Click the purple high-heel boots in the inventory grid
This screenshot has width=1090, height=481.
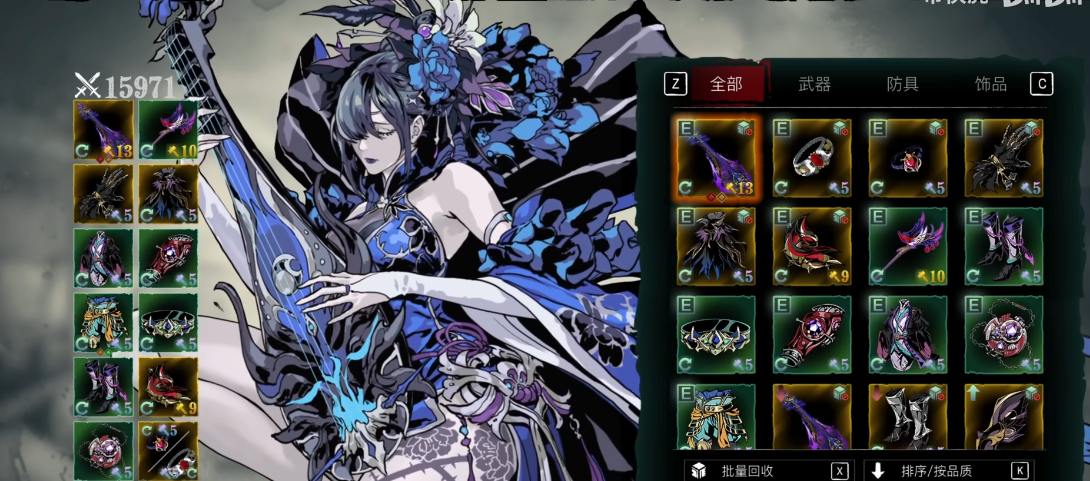point(1003,246)
